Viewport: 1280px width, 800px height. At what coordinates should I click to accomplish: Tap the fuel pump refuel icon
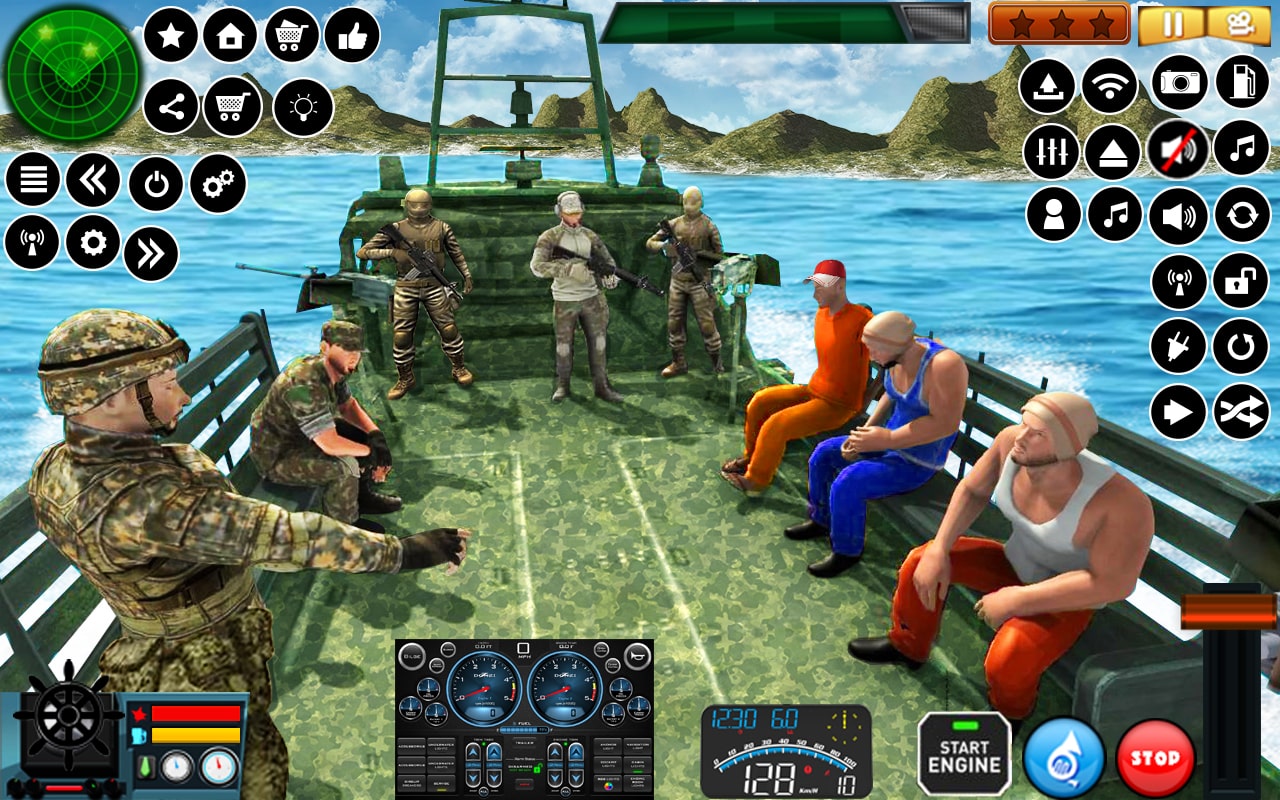[x=1240, y=82]
